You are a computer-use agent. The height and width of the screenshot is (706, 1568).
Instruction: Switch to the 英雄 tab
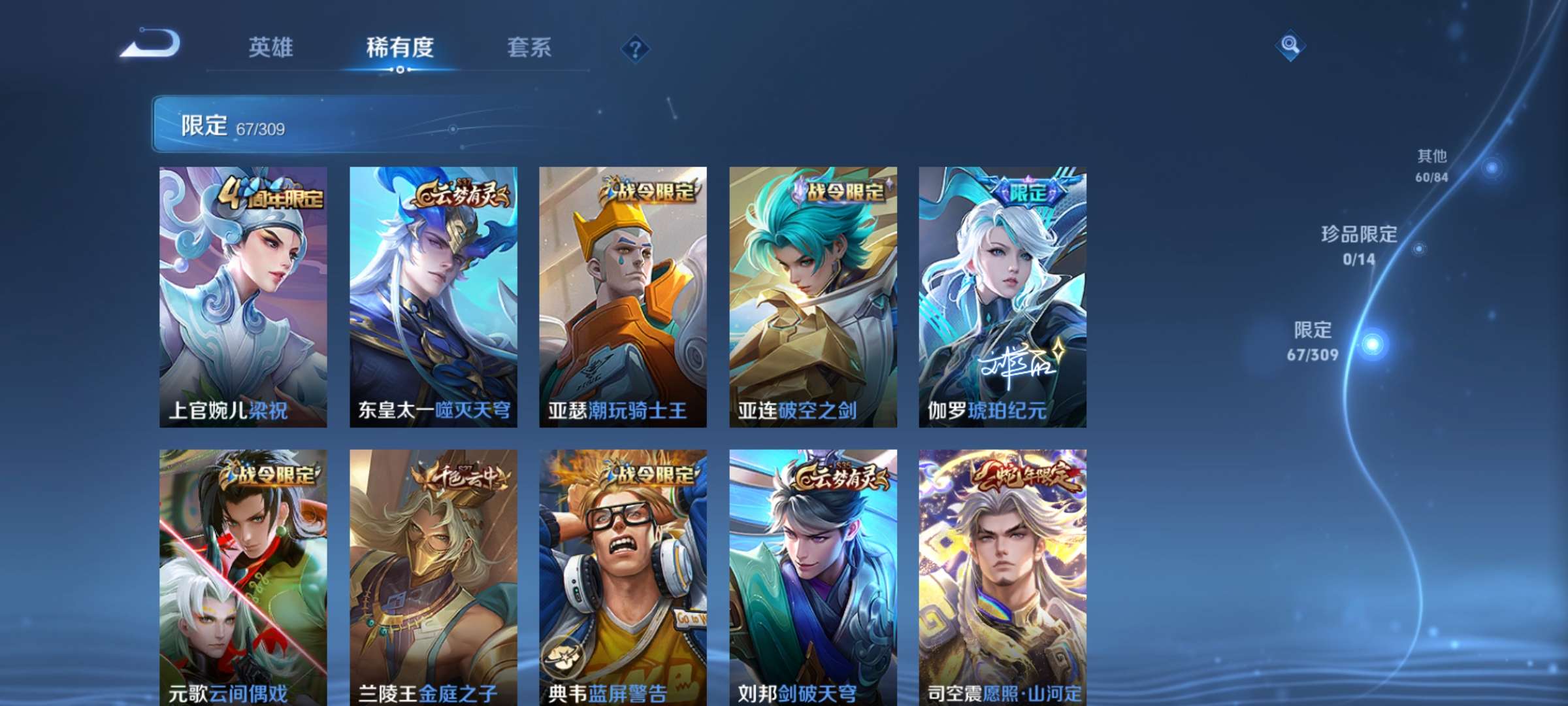272,46
